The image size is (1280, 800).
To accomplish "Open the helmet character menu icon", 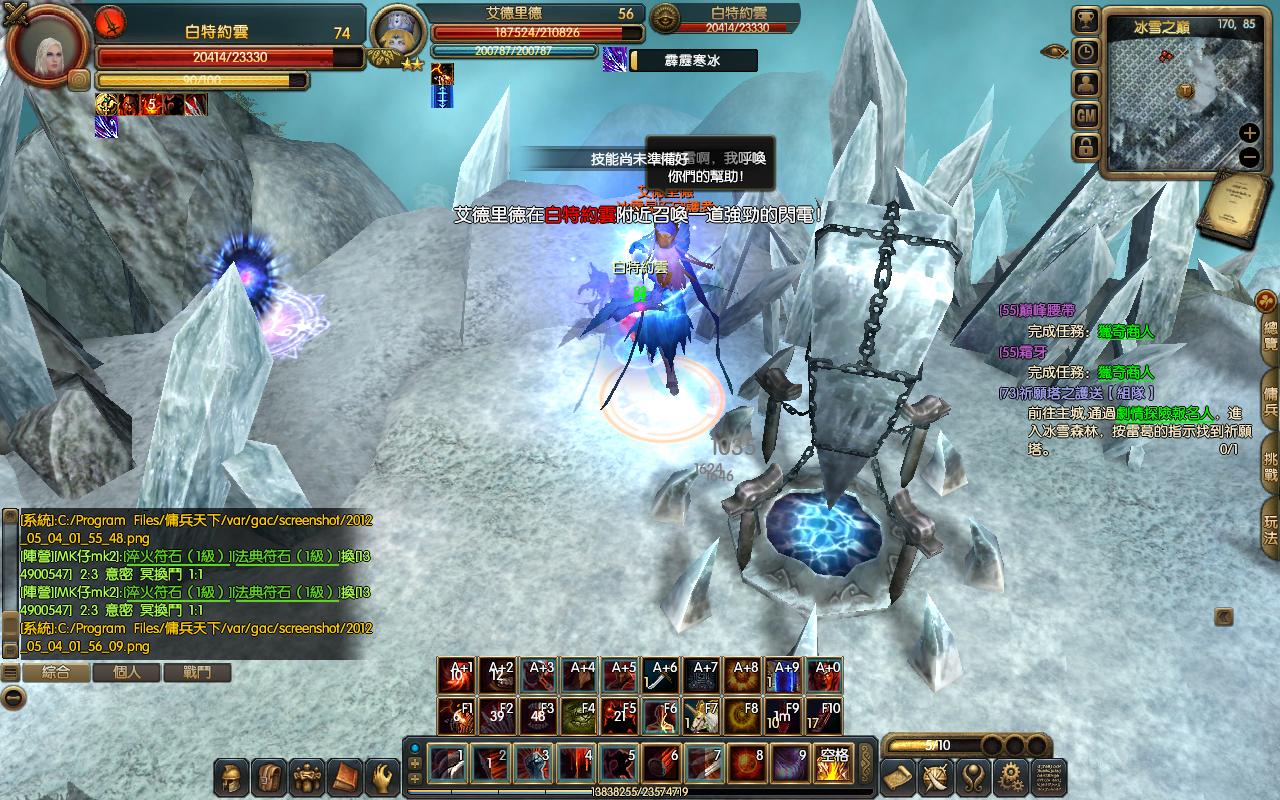I will pyautogui.click(x=232, y=777).
